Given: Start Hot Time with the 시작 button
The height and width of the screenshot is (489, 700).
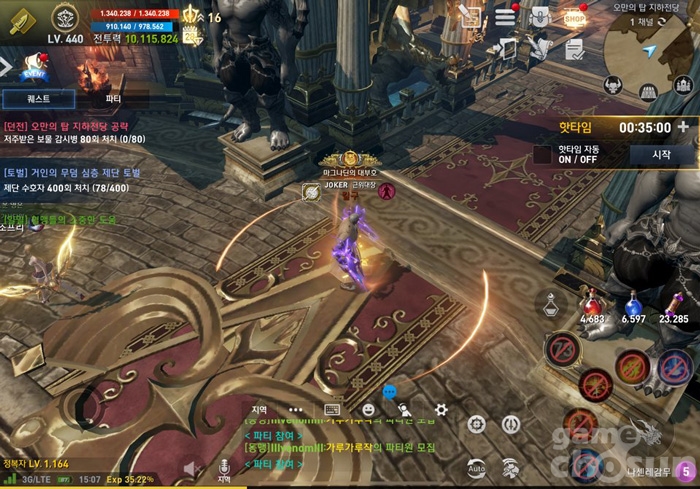Looking at the screenshot, I should pyautogui.click(x=660, y=155).
